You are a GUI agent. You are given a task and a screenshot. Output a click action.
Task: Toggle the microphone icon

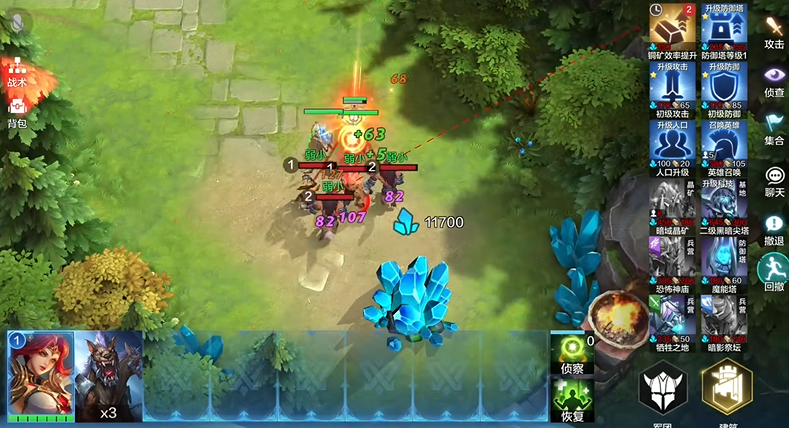[18, 21]
